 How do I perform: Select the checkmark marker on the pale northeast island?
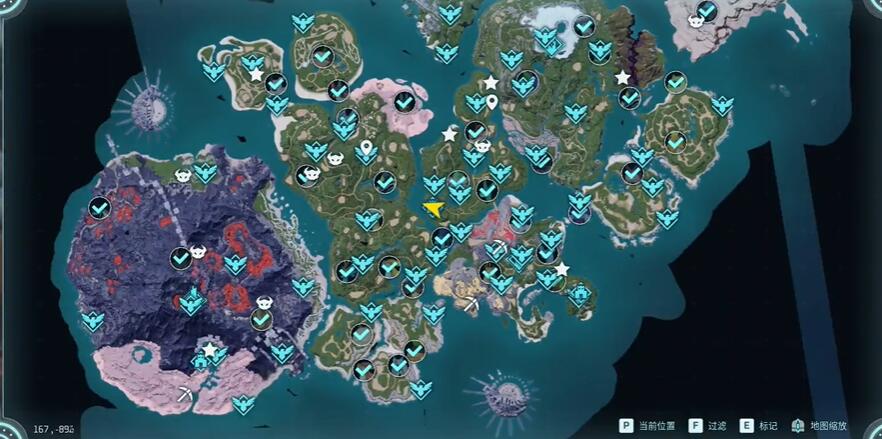707,11
